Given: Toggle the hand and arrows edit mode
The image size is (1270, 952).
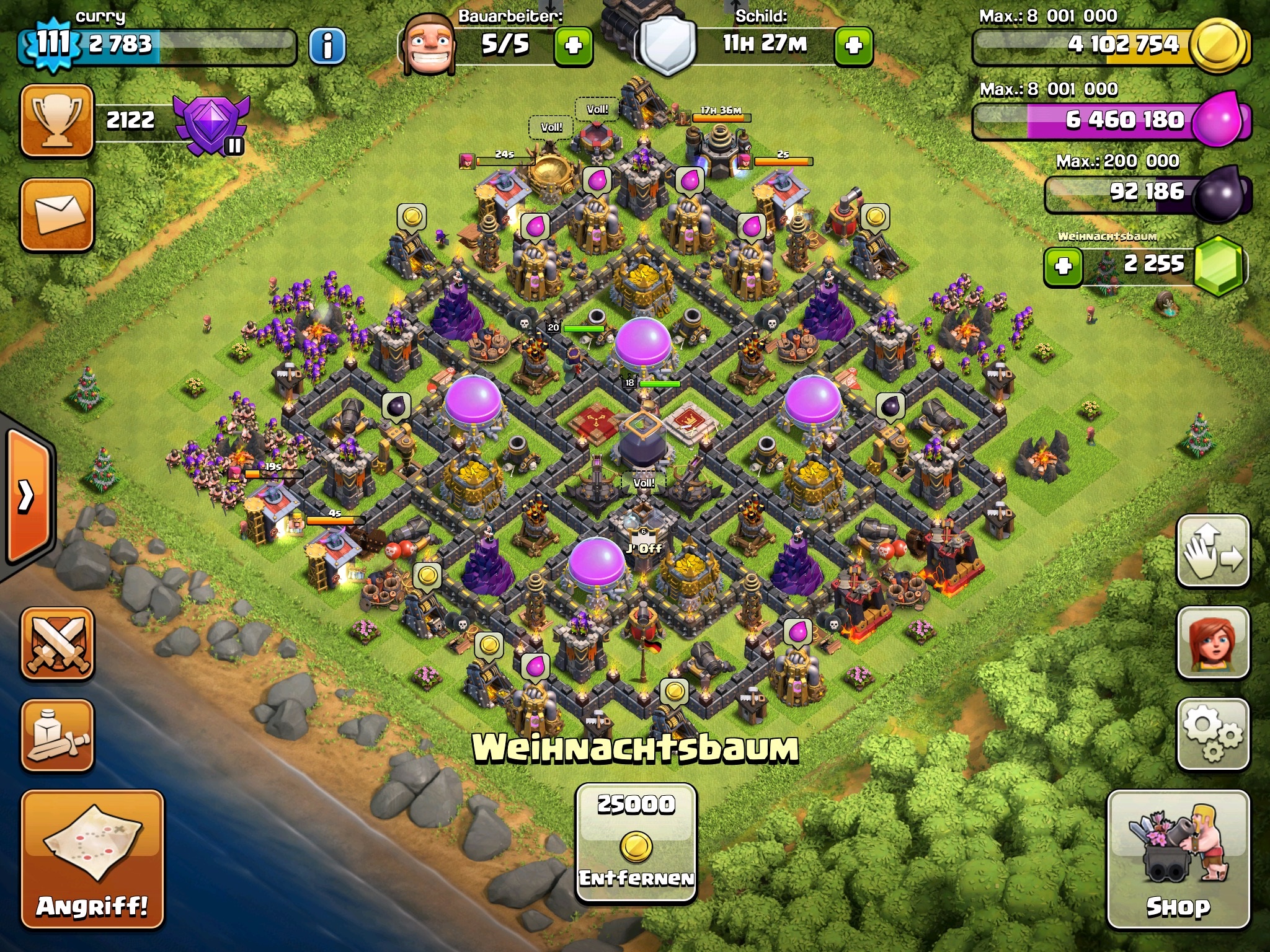Looking at the screenshot, I should click(1212, 551).
